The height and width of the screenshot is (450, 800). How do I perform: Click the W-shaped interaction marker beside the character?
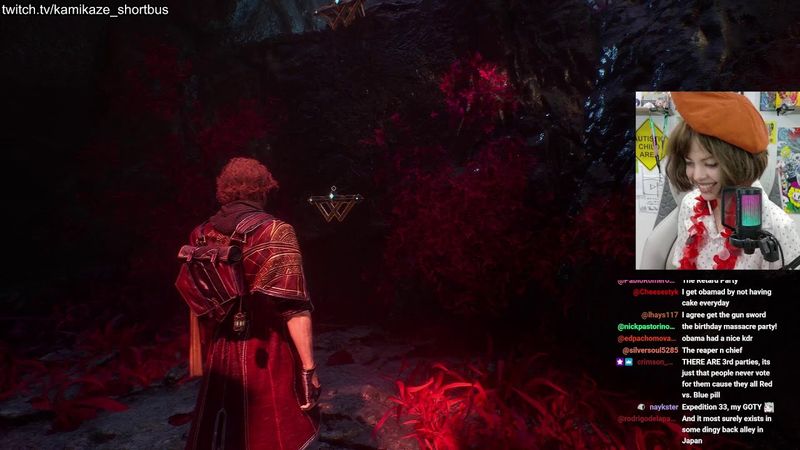coord(332,207)
